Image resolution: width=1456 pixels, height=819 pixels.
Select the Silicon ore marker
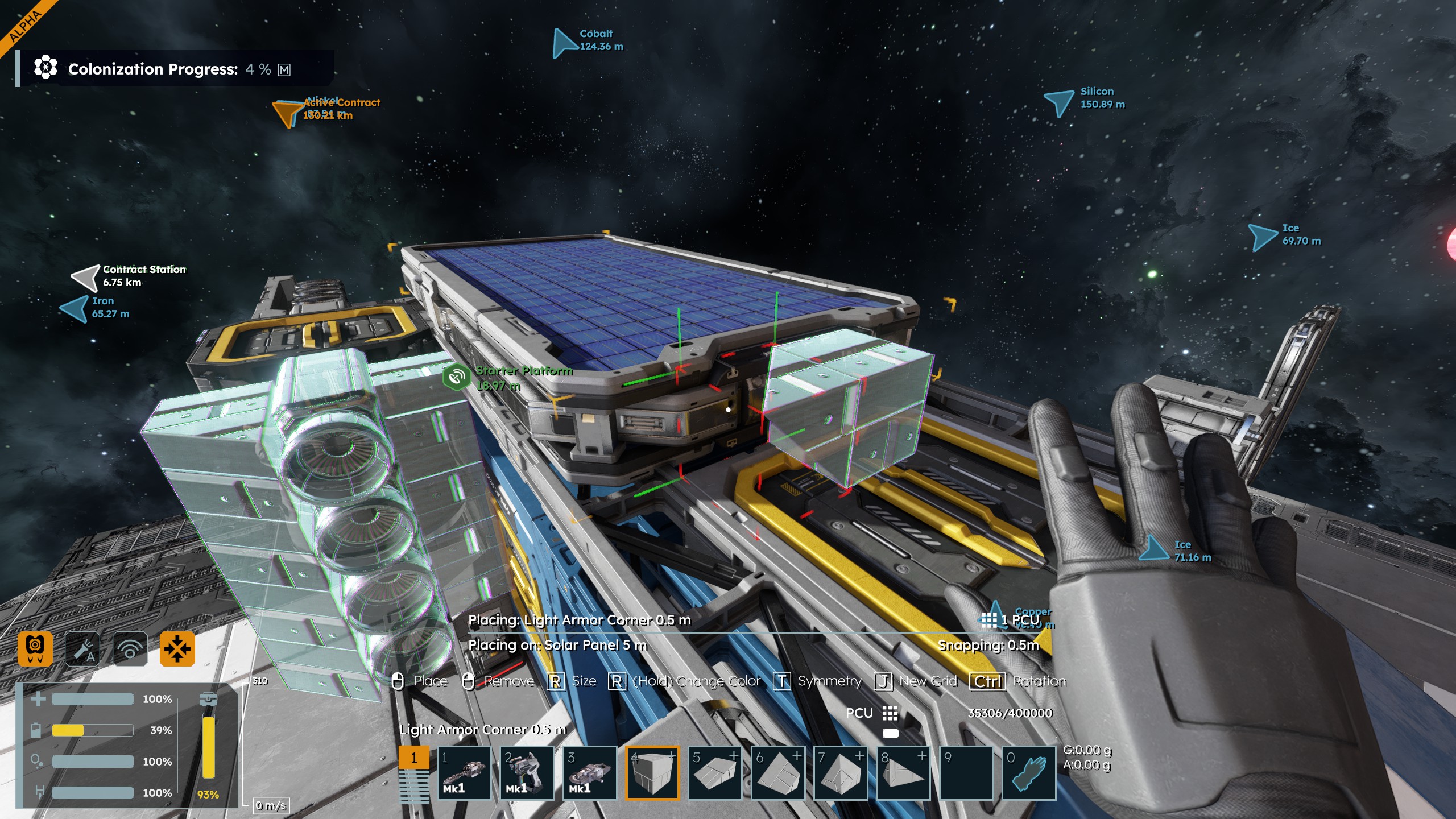(1059, 102)
